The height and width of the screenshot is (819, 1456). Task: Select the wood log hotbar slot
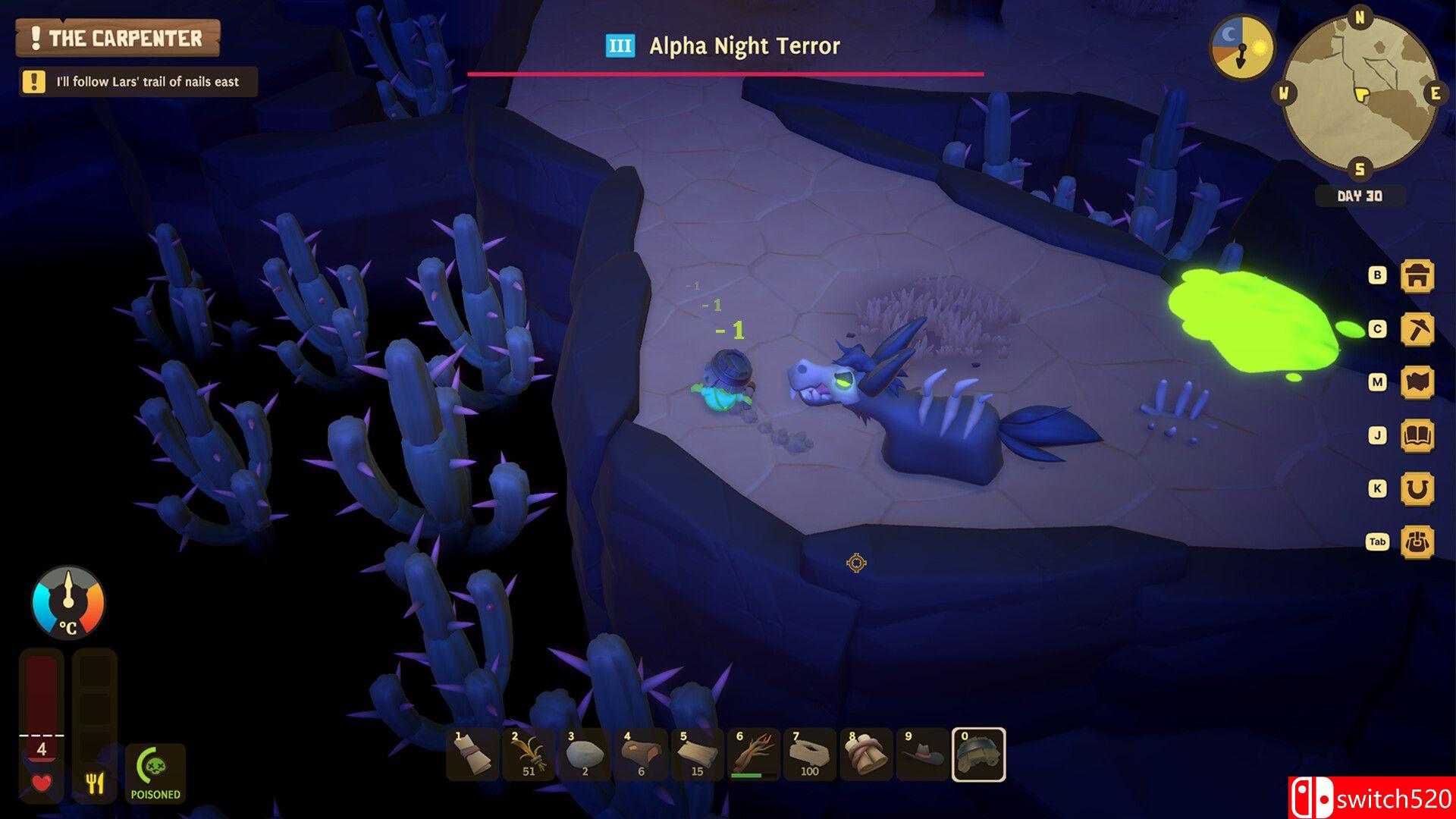(641, 755)
